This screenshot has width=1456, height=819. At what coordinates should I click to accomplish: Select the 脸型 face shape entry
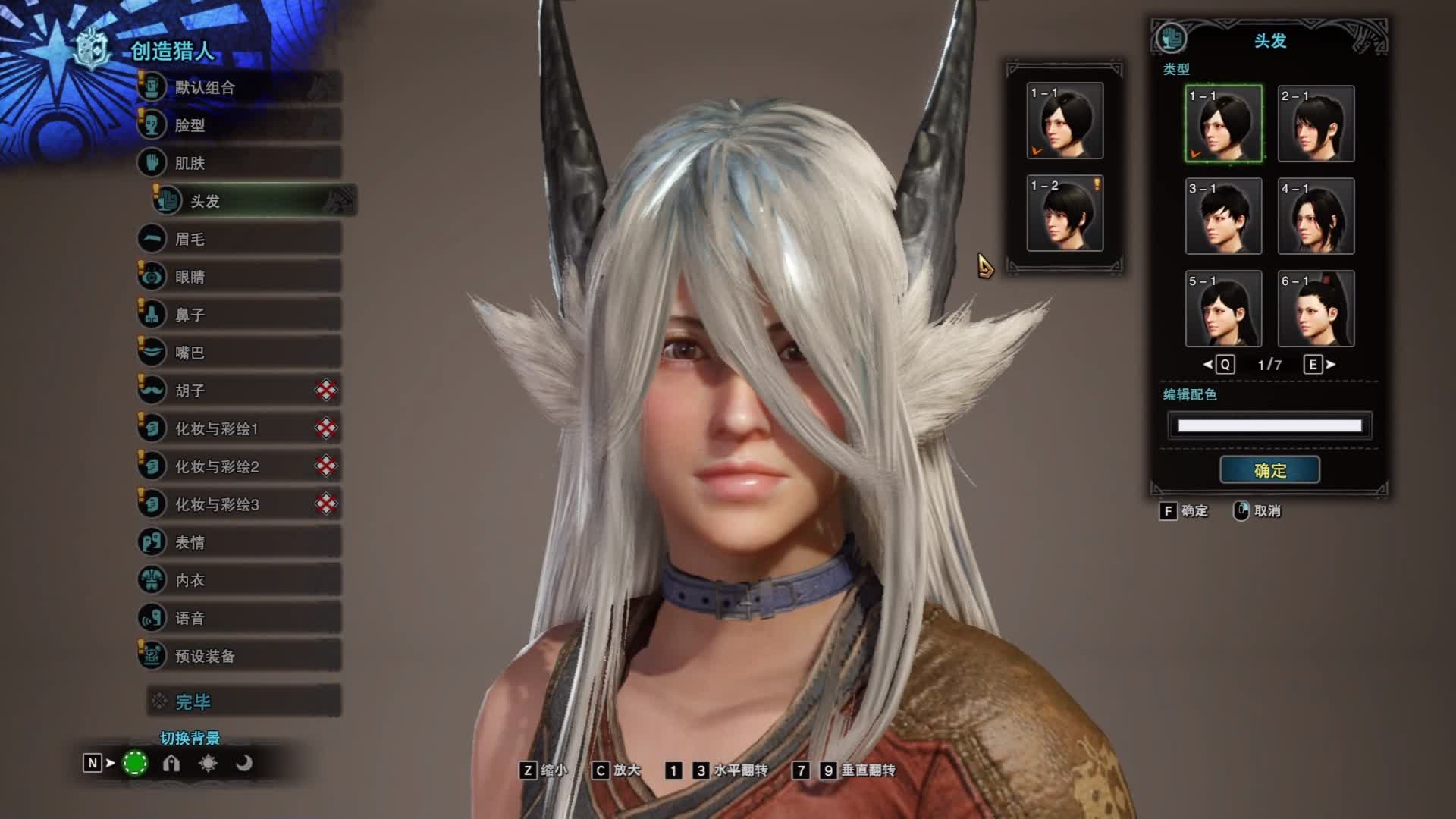(239, 125)
